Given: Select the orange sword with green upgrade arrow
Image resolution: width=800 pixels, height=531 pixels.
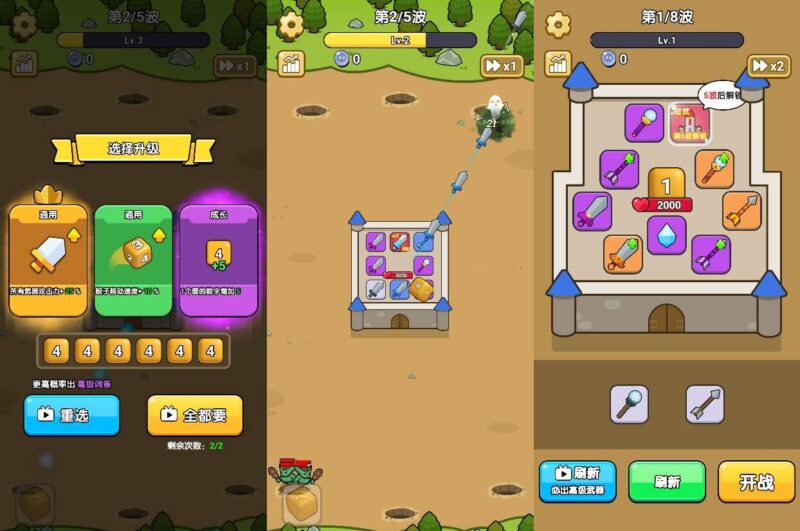Looking at the screenshot, I should [x=622, y=253].
